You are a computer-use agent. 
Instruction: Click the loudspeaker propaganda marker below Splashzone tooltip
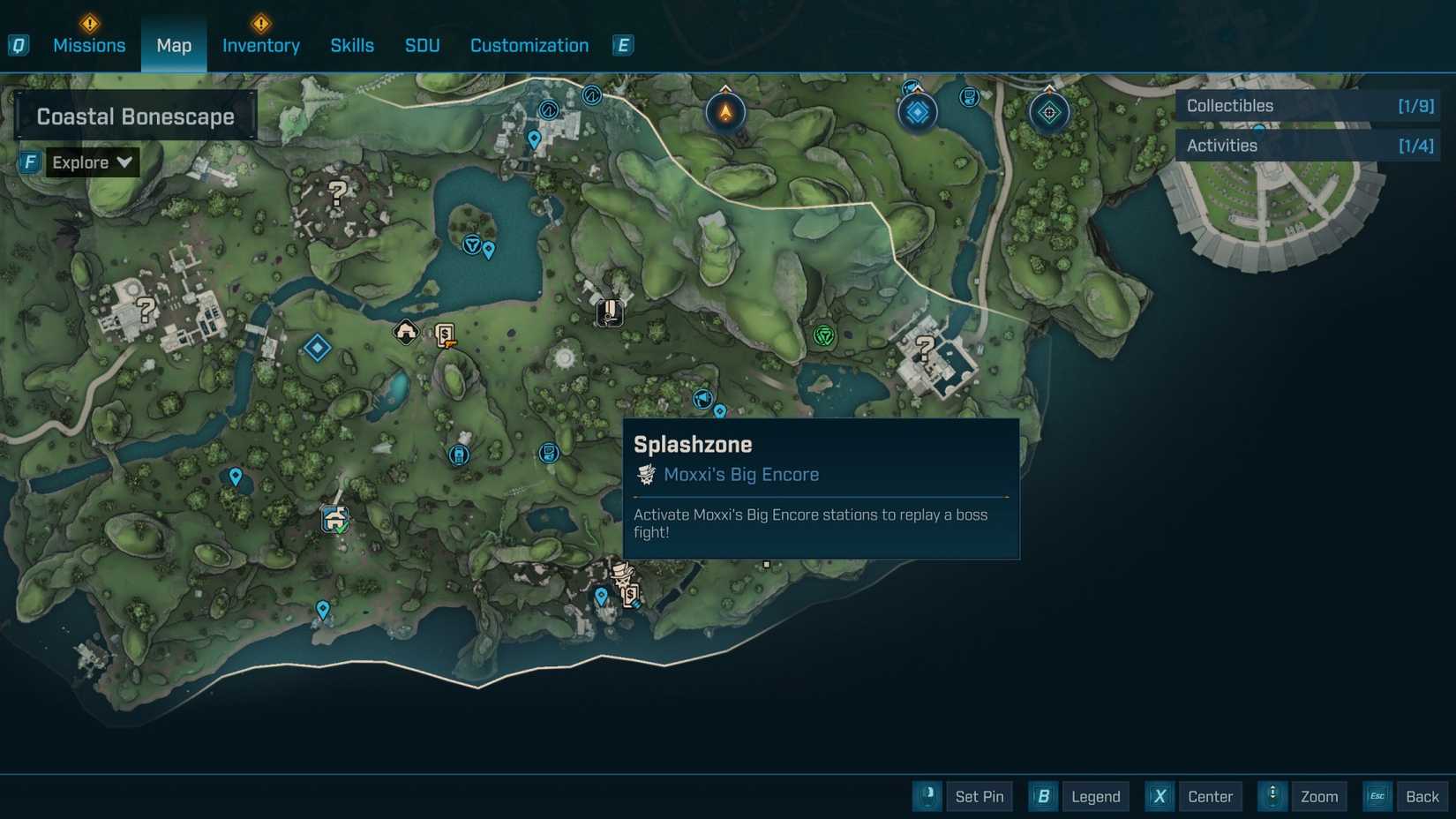pos(702,399)
